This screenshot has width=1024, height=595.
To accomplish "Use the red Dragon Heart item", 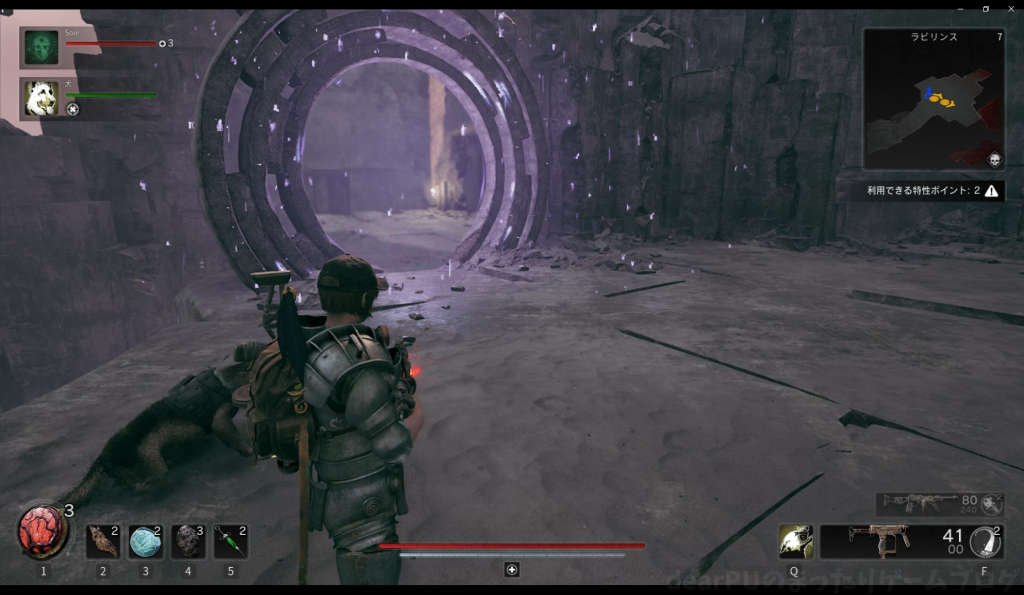I will [42, 532].
